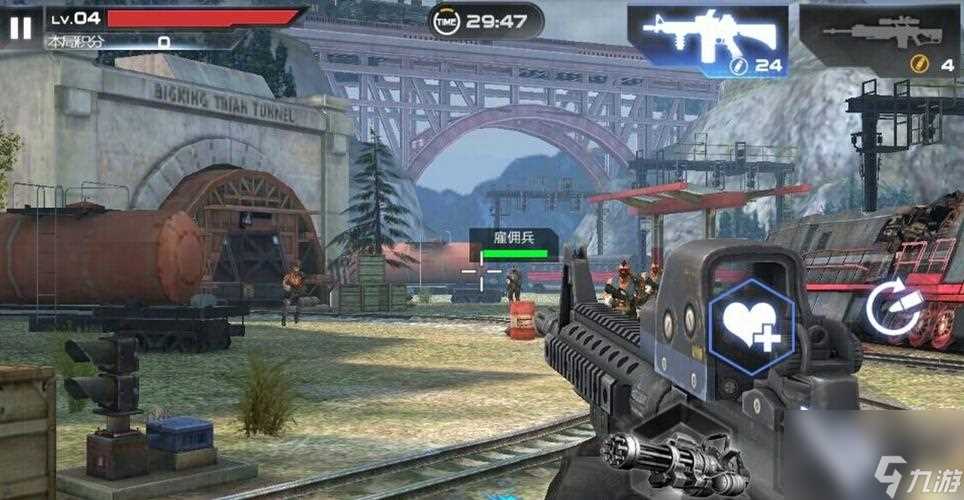
Task: Activate the minigun special weapon icon
Action: (x=690, y=463)
